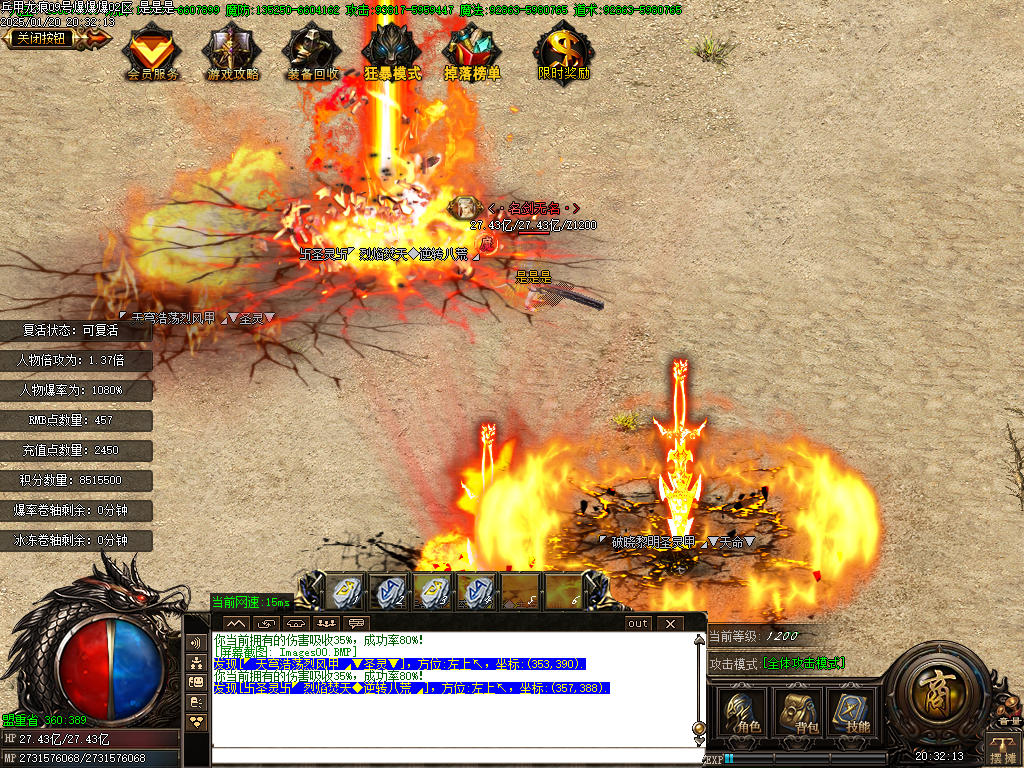The image size is (1024, 768).
Task: Open the 装备回收 equipment recycle panel
Action: tap(312, 52)
